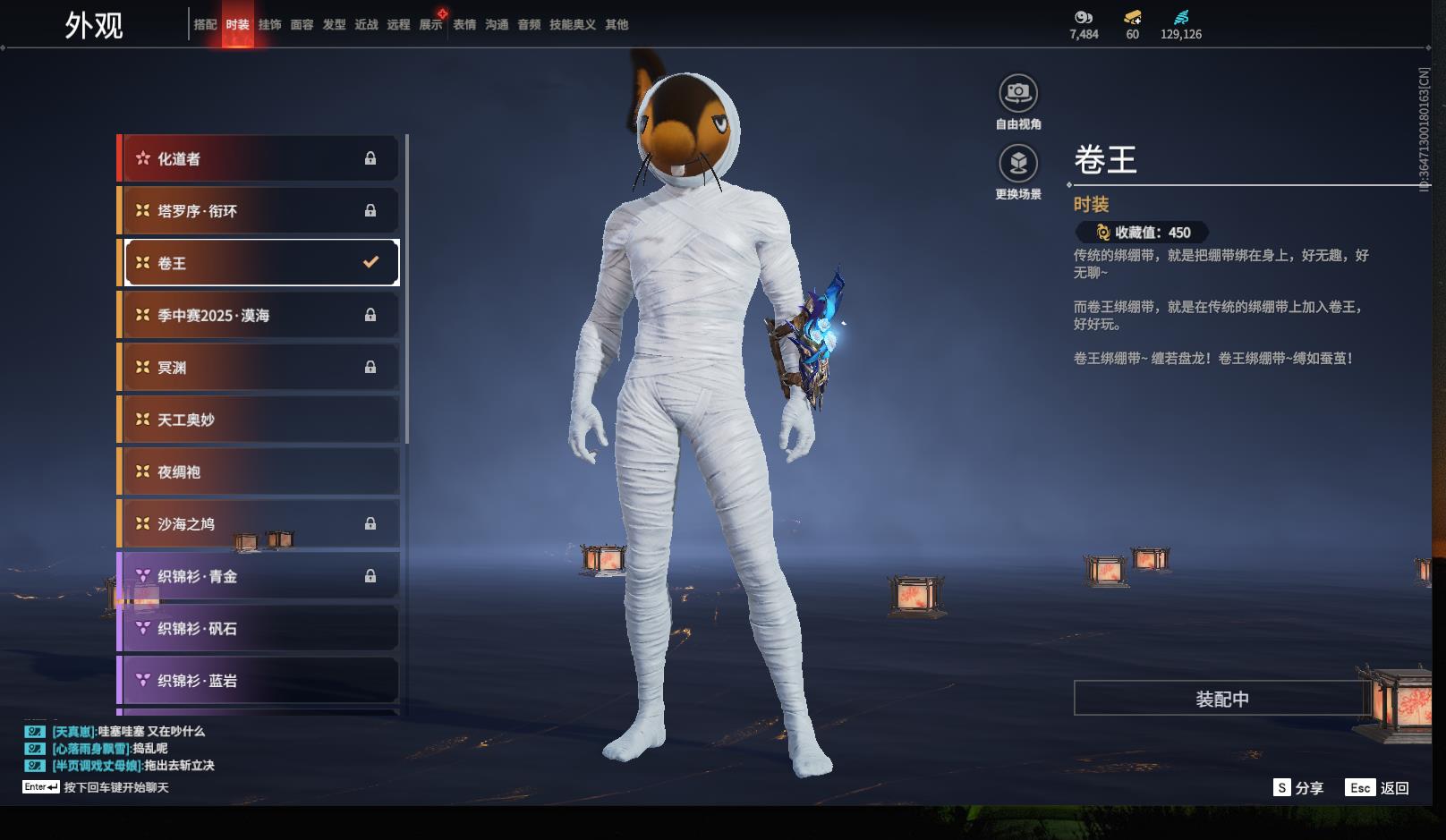Switch to the 搭配 tab
Viewport: 1446px width, 840px height.
tap(205, 25)
